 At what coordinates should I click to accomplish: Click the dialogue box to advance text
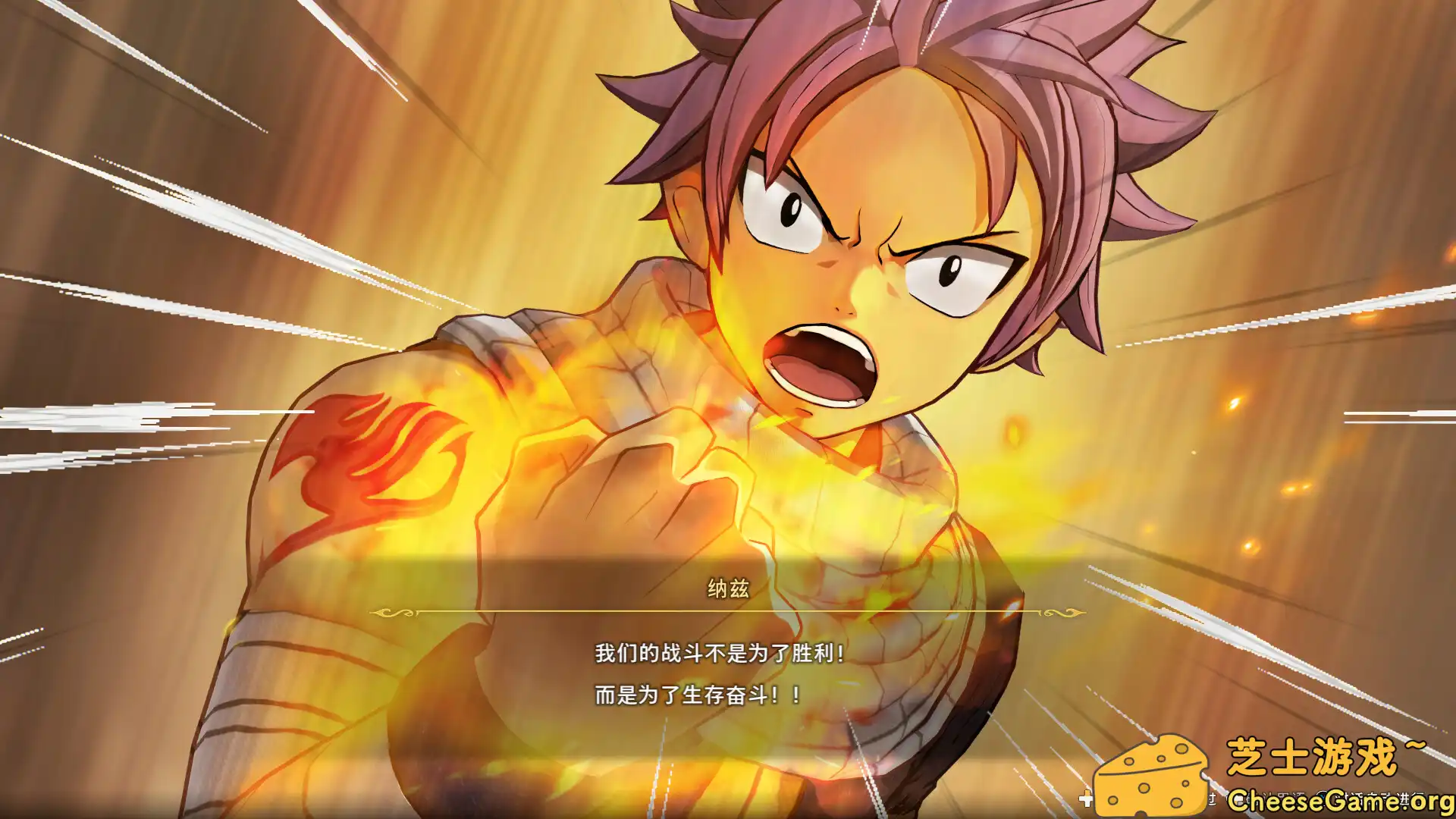728,667
